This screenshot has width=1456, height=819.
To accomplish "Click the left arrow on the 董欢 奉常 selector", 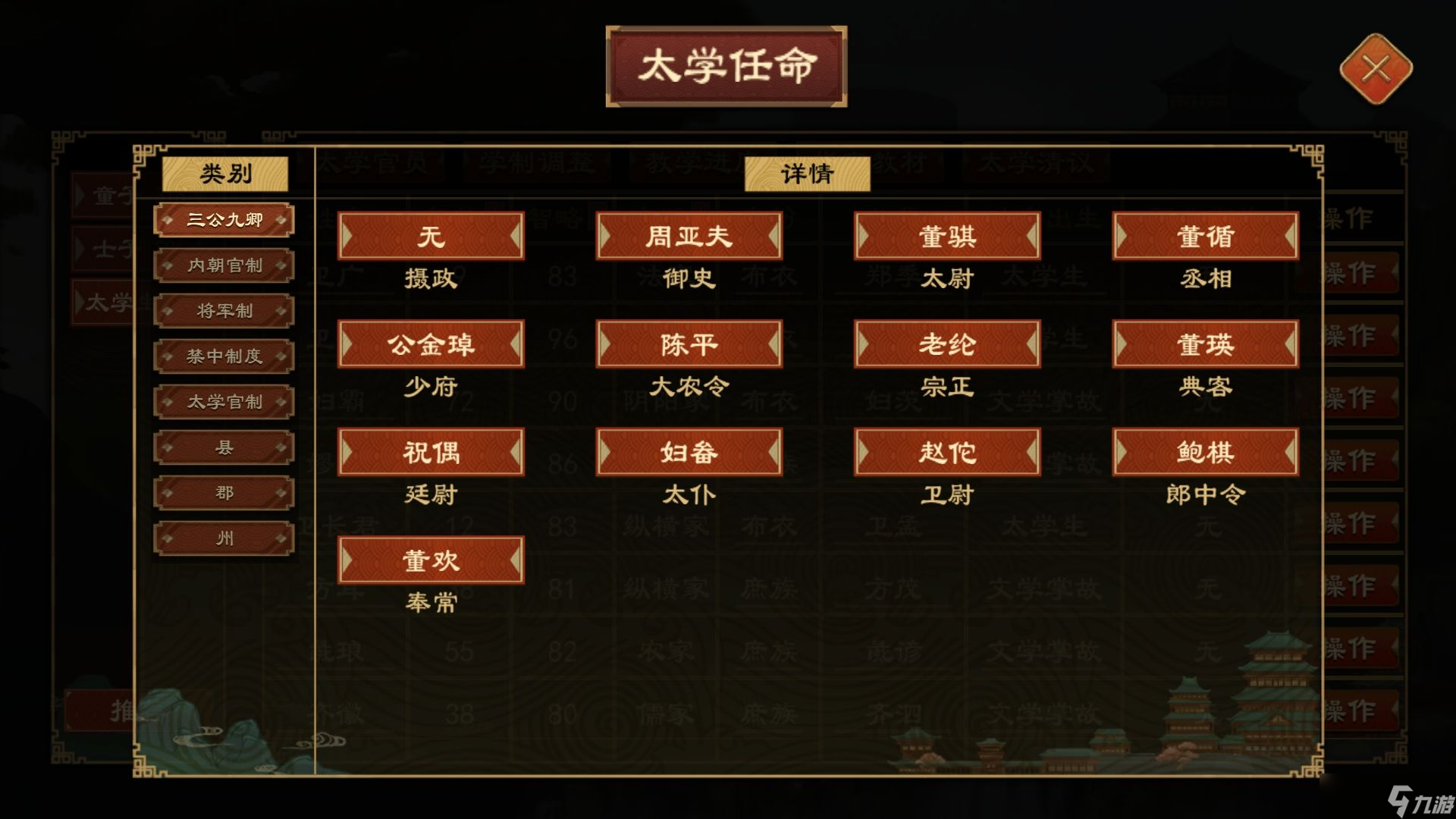I will [349, 560].
